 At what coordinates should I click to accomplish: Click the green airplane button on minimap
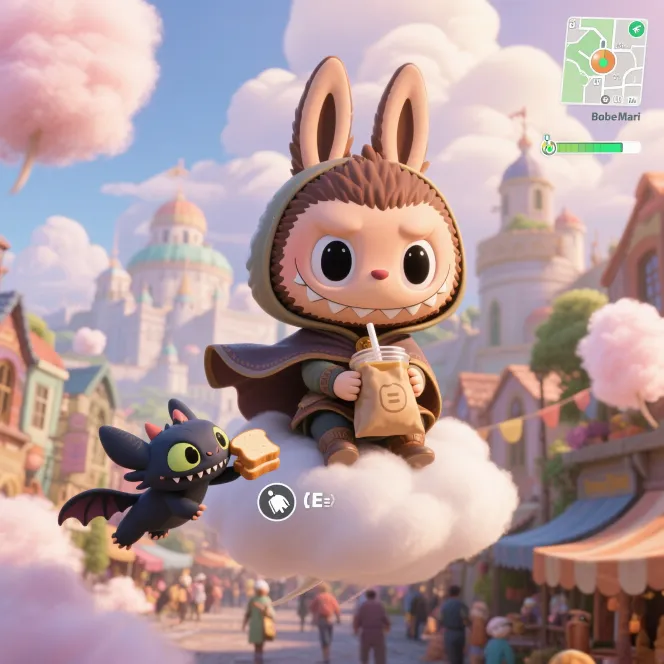(x=635, y=28)
